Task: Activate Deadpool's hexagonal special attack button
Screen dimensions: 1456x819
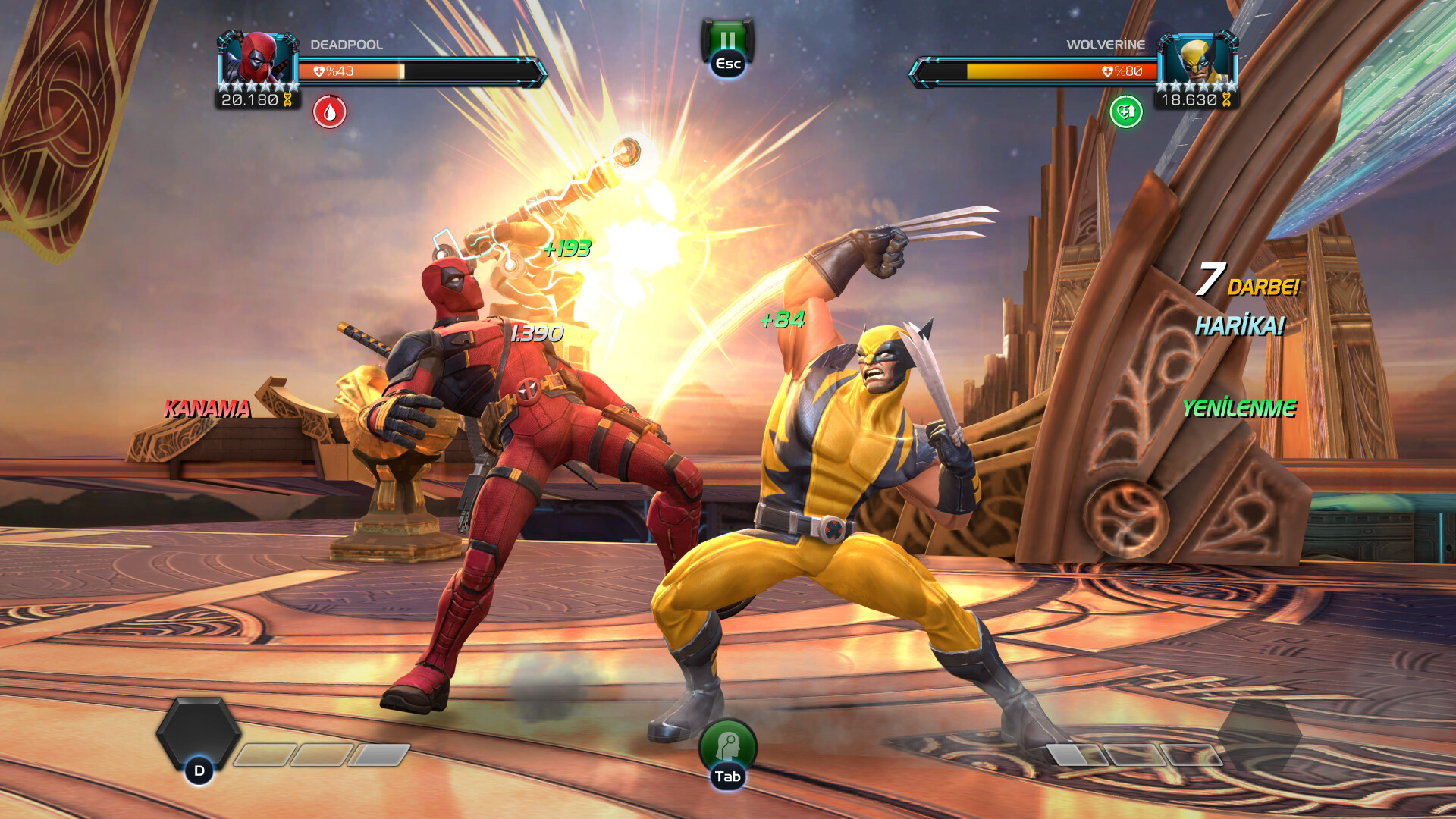Action: coord(199,734)
